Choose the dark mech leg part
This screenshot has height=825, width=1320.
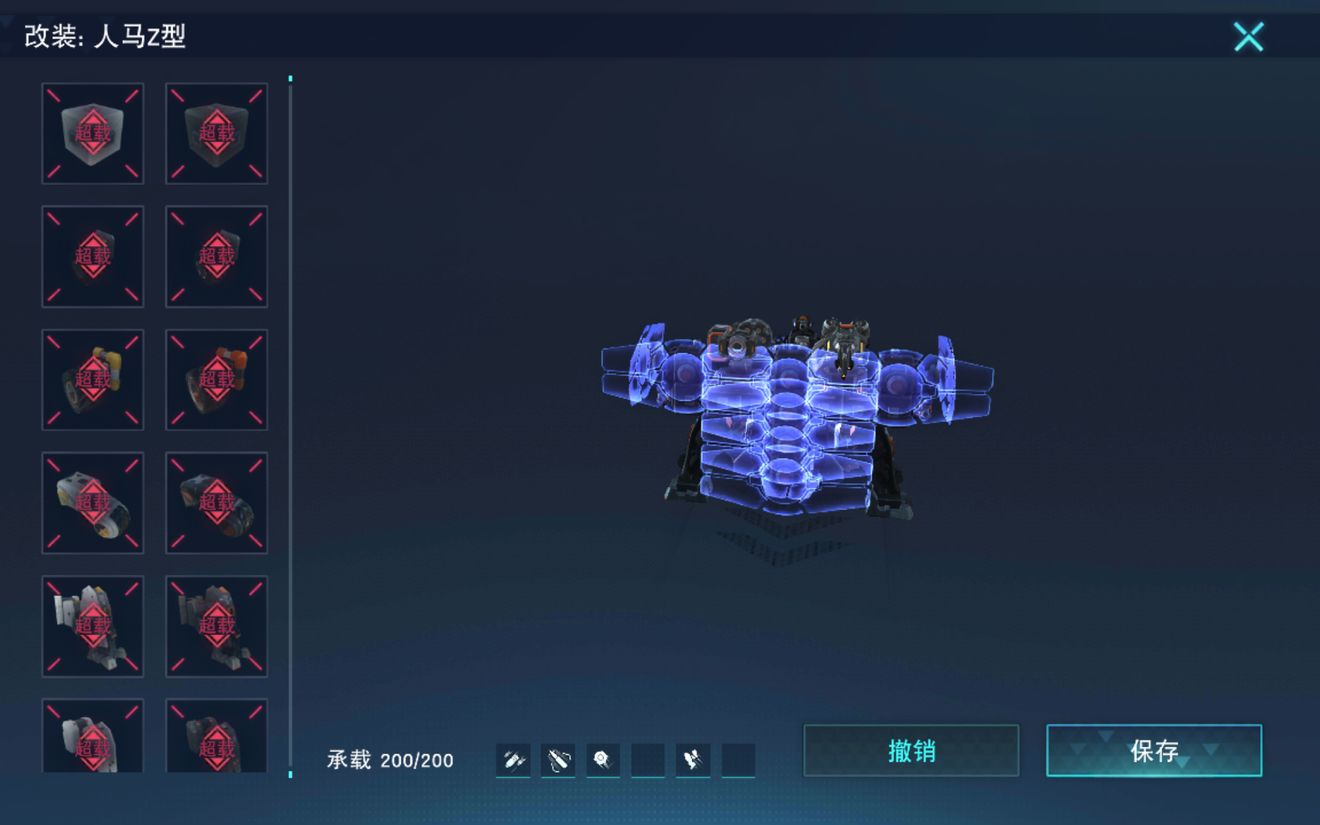point(216,626)
